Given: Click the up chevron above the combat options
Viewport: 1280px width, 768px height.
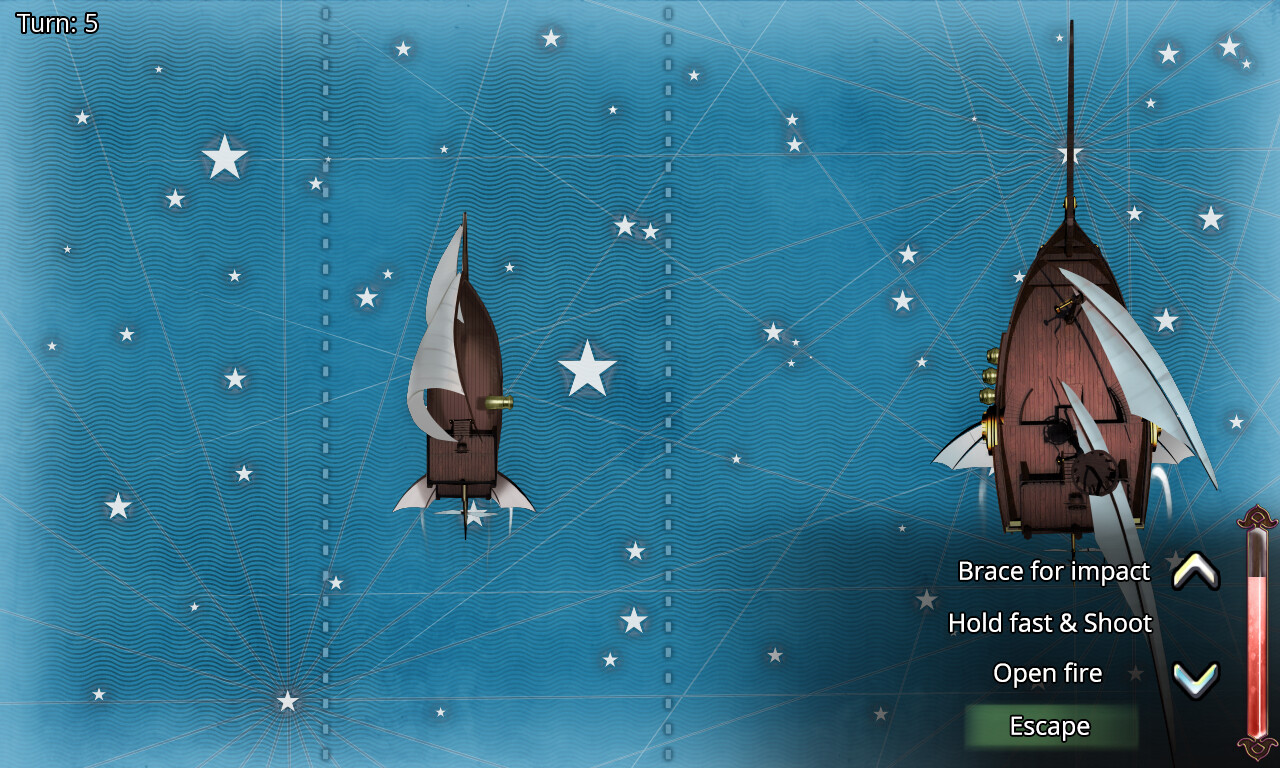Looking at the screenshot, I should [1196, 571].
